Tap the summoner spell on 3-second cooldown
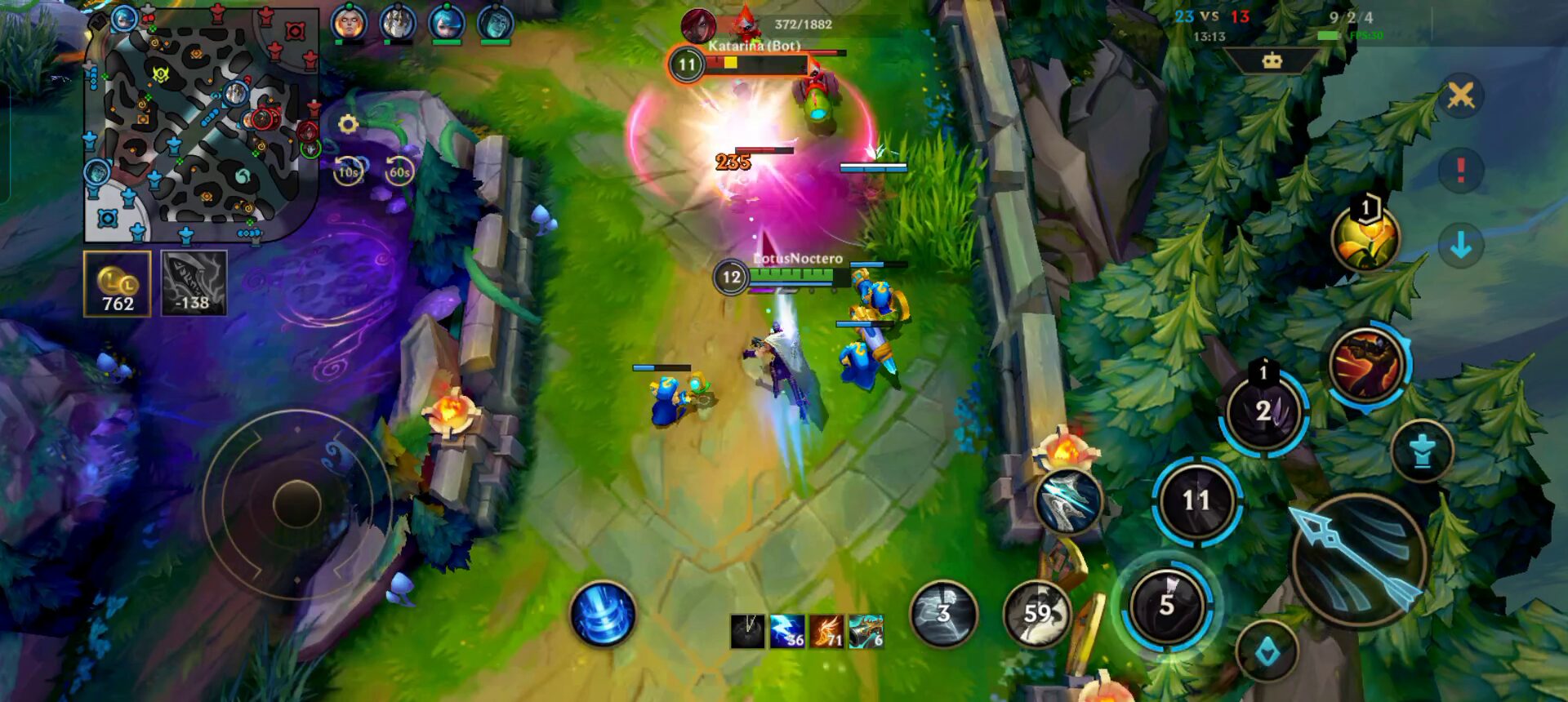1568x702 pixels. pos(944,613)
